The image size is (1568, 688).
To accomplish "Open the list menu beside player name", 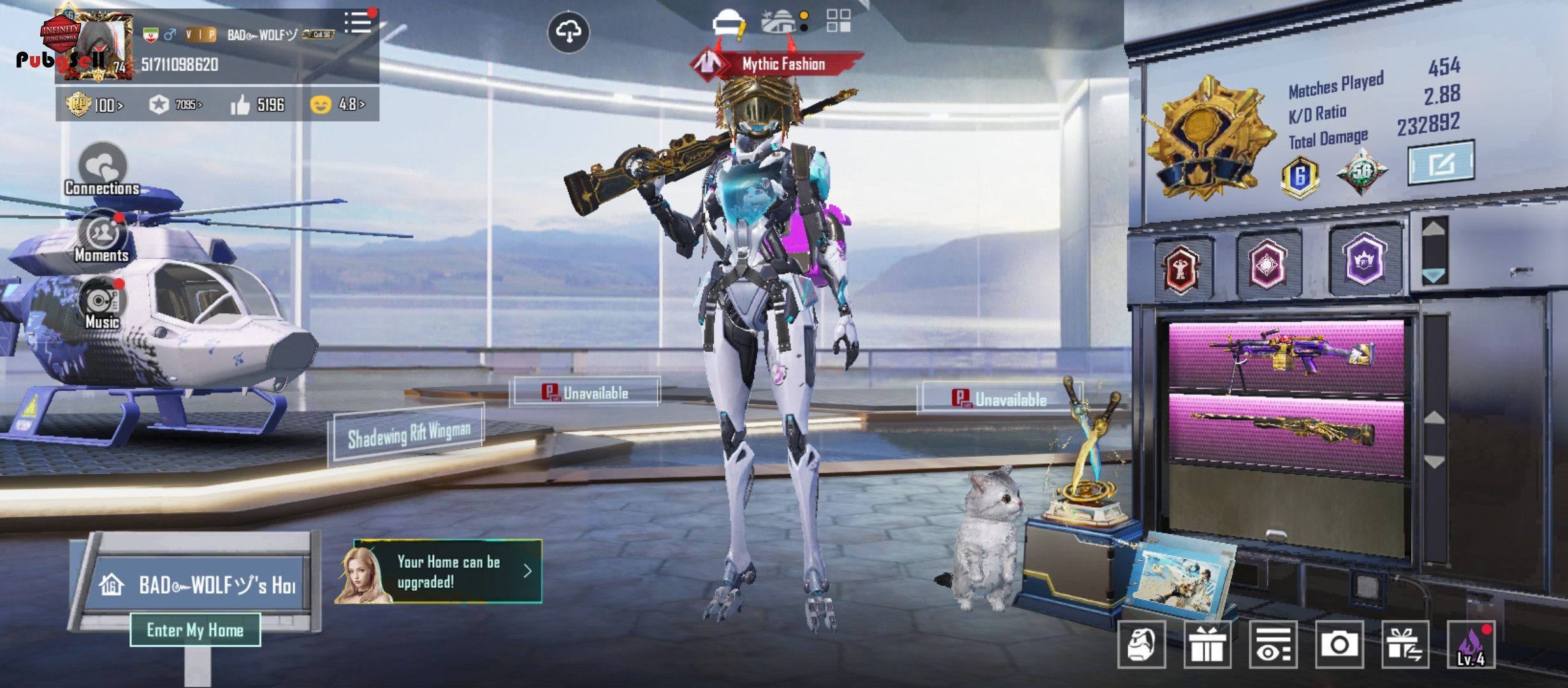I will pyautogui.click(x=358, y=23).
